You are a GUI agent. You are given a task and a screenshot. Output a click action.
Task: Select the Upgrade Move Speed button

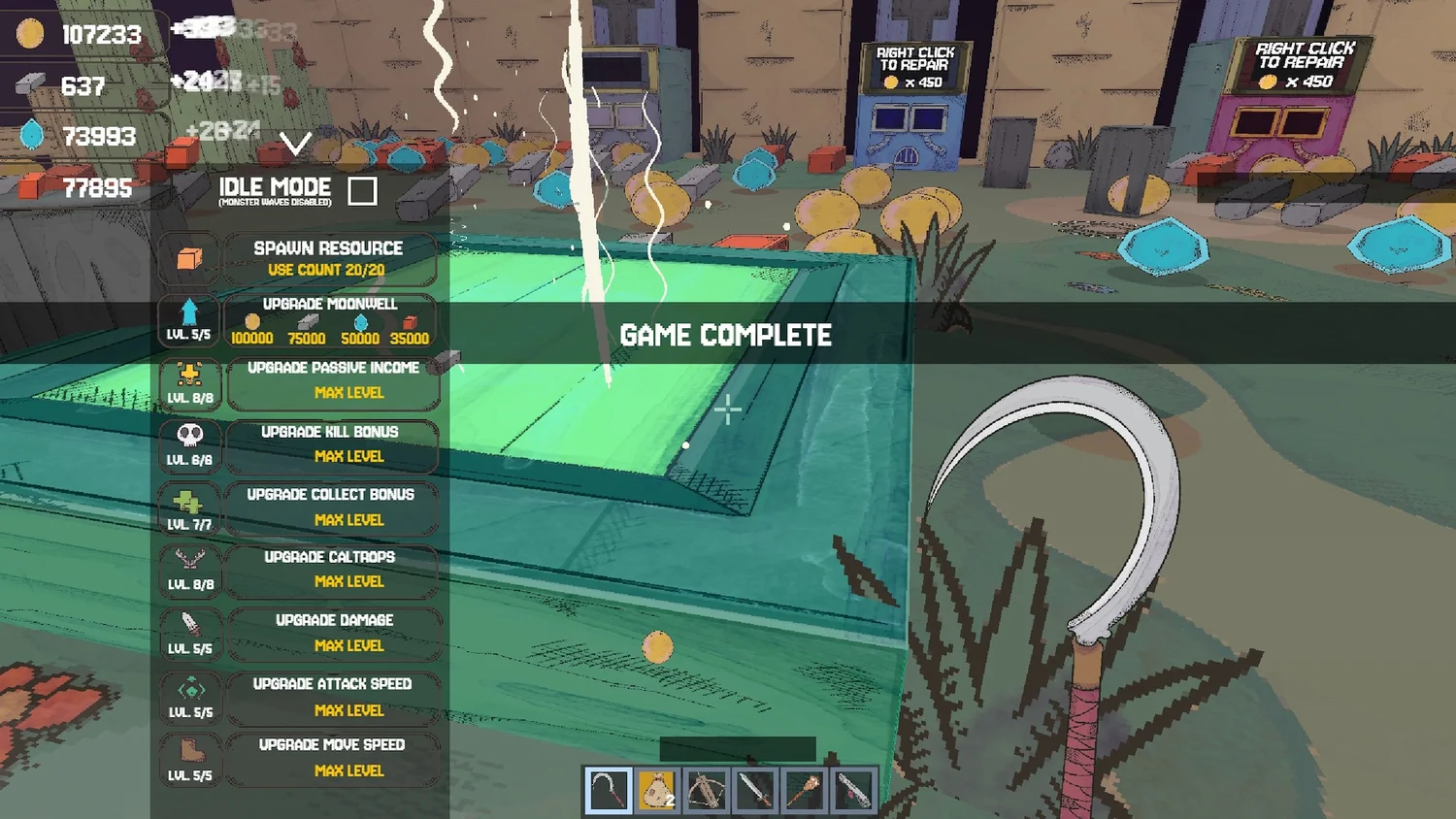(332, 758)
